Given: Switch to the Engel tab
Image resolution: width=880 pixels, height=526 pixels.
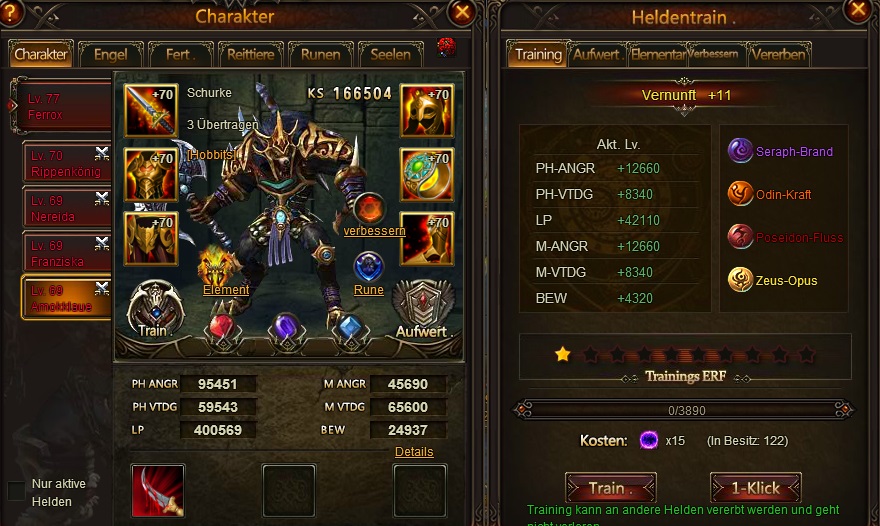Looking at the screenshot, I should [x=110, y=54].
